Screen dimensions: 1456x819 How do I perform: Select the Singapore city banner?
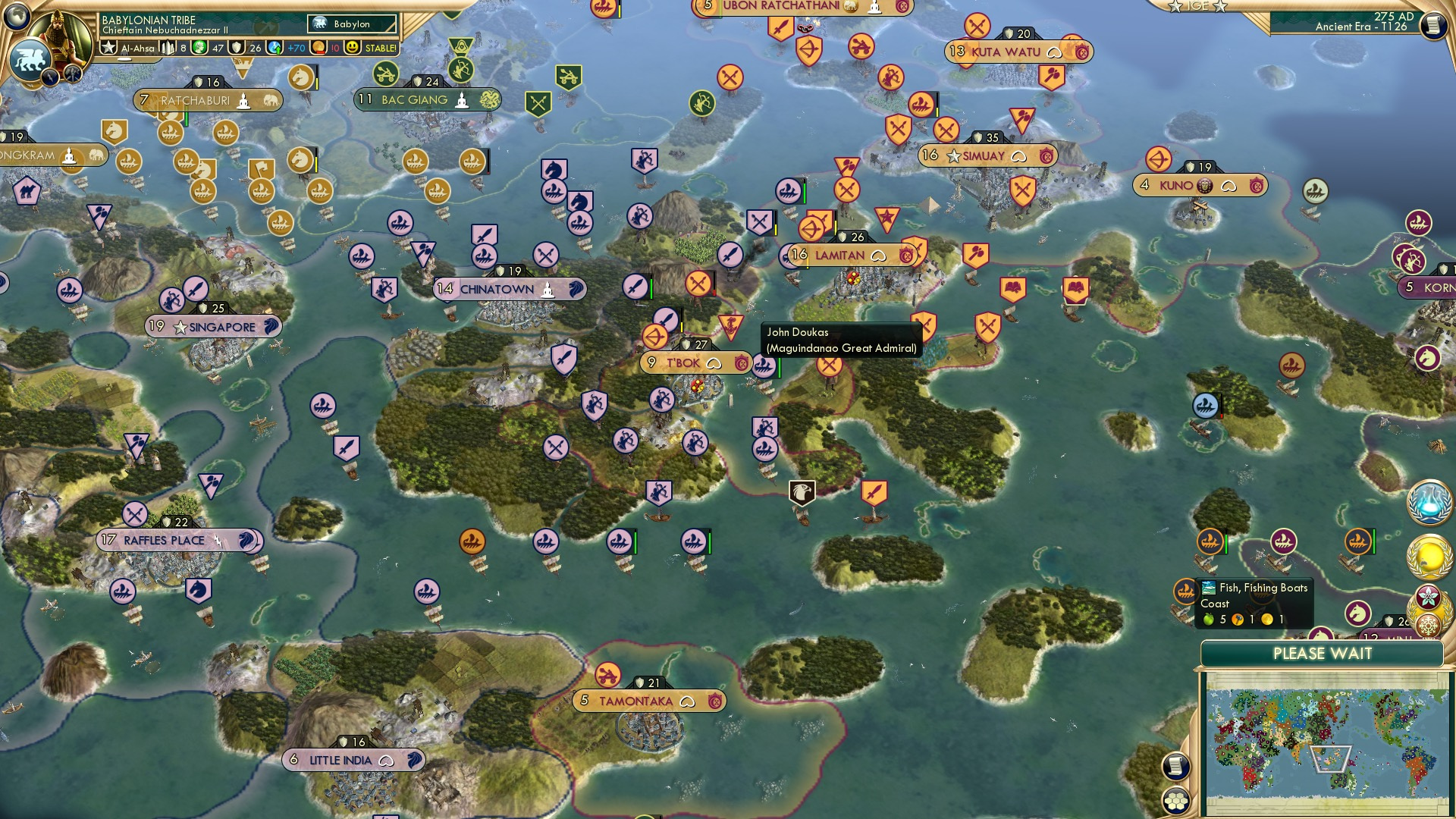(x=213, y=326)
